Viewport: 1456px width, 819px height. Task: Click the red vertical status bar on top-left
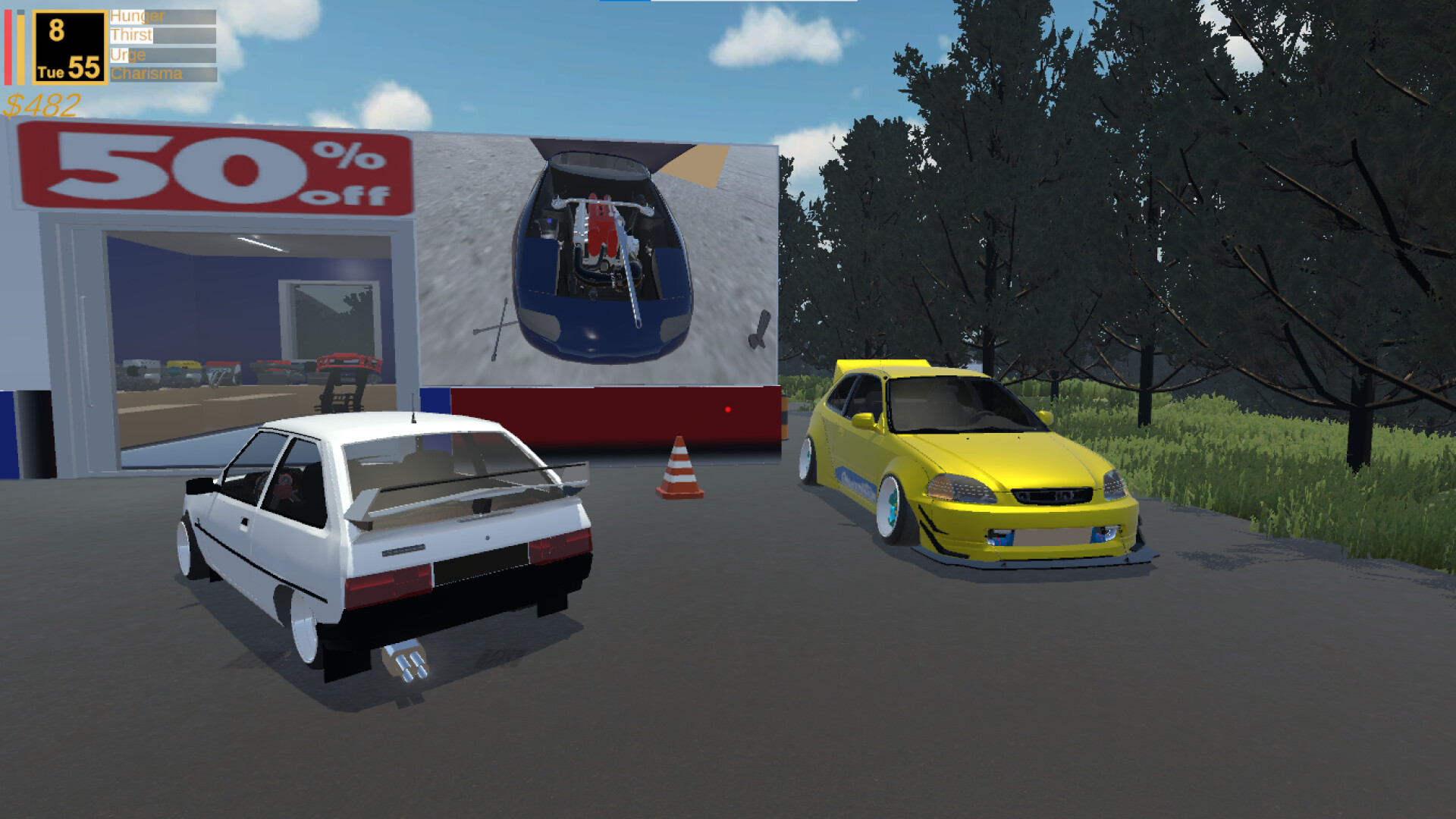coord(10,45)
